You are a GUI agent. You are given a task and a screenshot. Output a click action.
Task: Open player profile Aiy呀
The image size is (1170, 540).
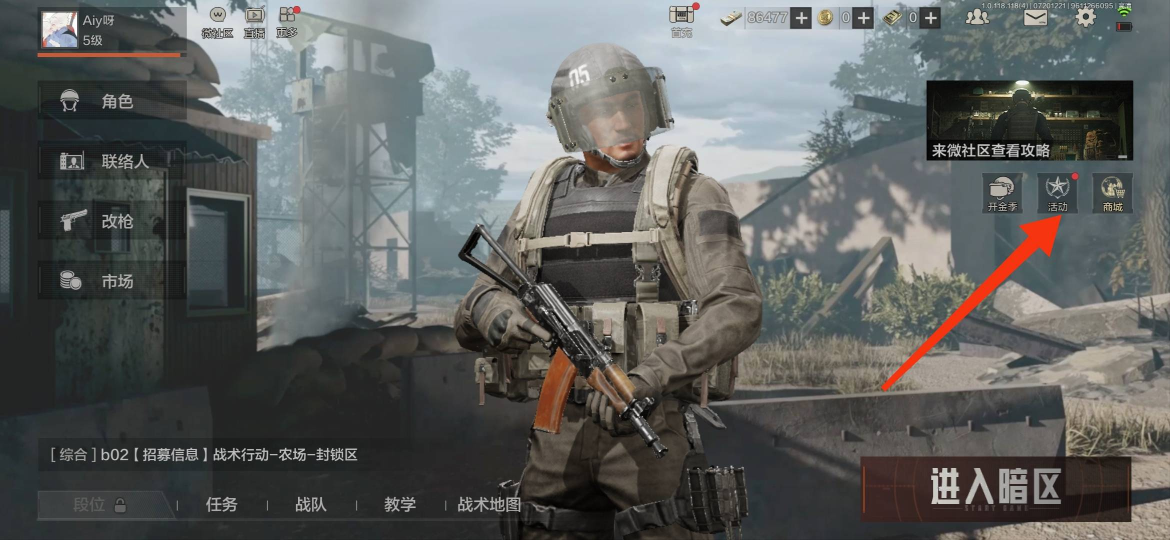[60, 28]
